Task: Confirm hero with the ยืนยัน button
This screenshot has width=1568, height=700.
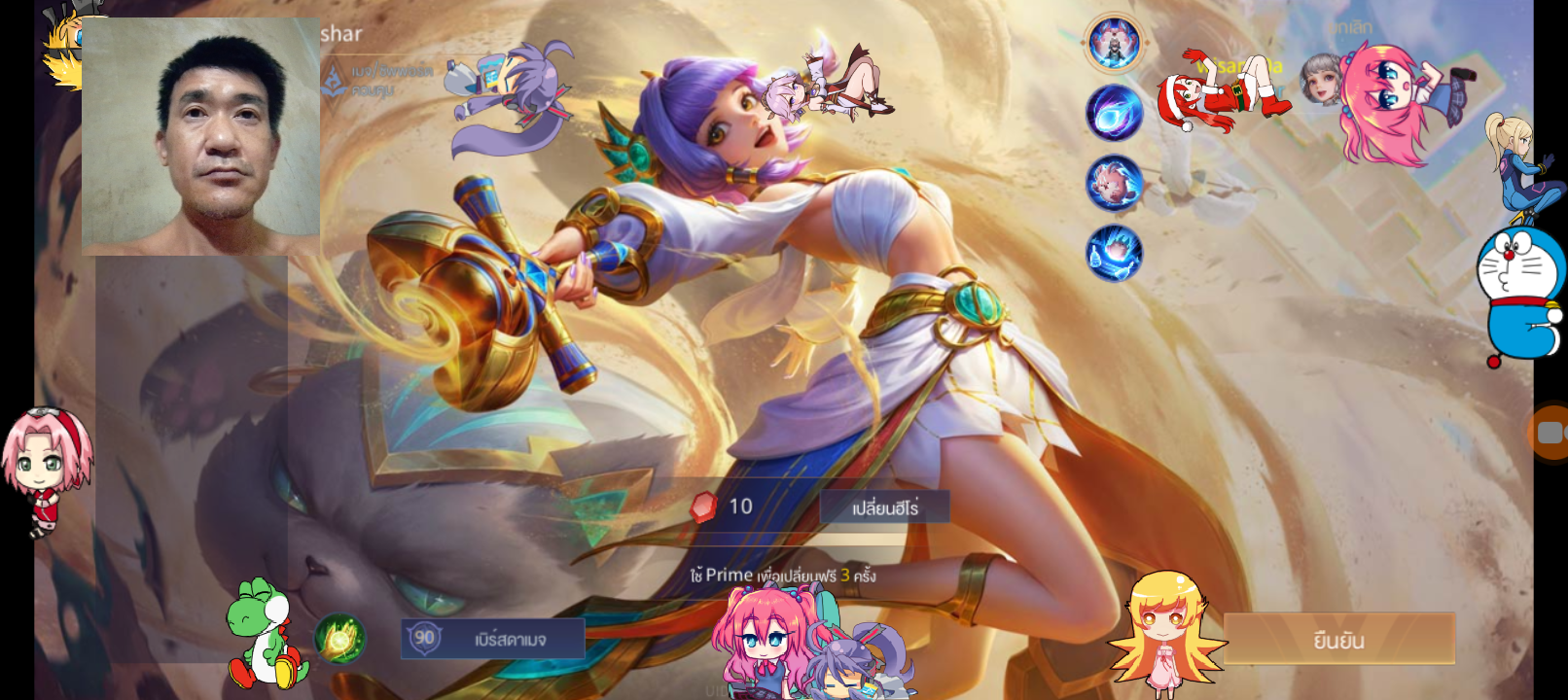Action: click(1338, 639)
